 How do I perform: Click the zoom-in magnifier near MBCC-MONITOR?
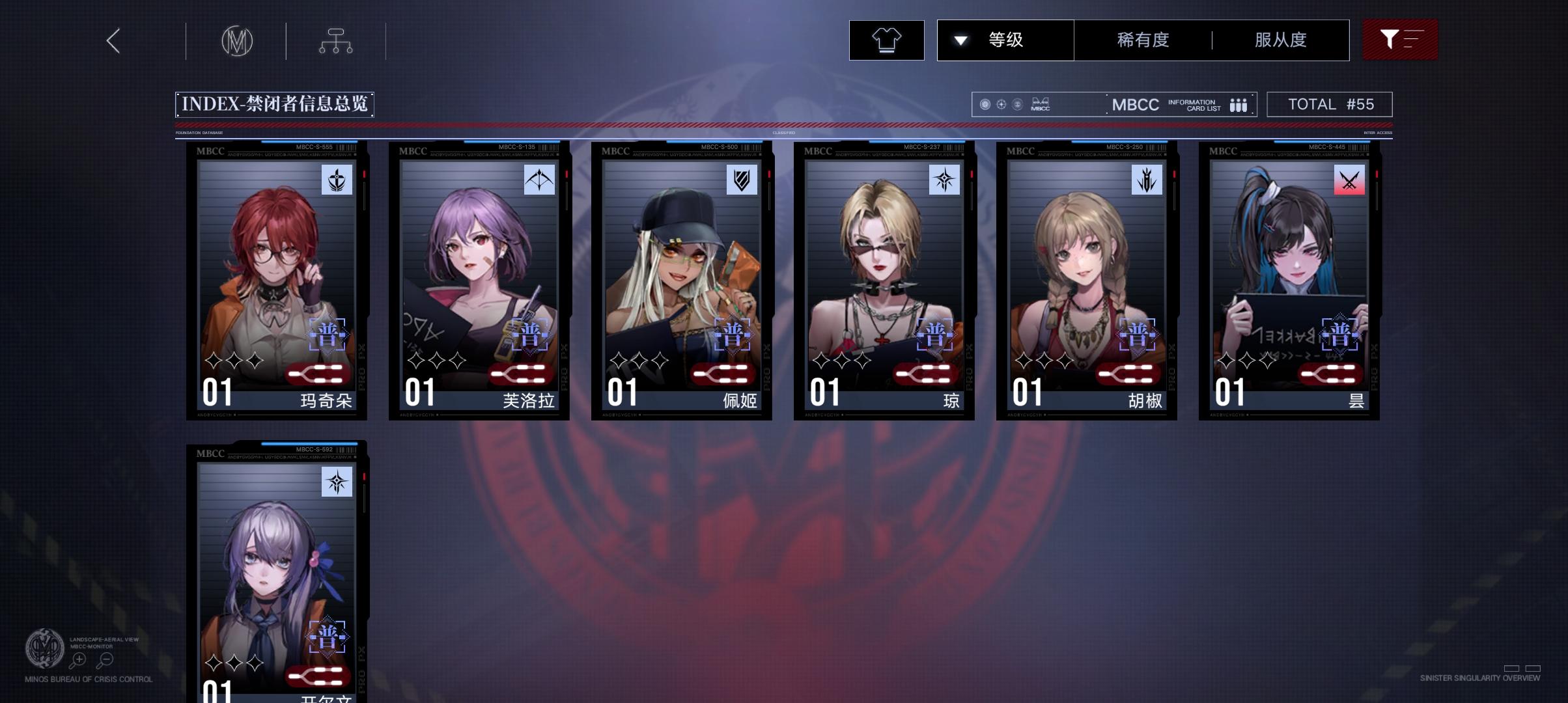point(78,659)
